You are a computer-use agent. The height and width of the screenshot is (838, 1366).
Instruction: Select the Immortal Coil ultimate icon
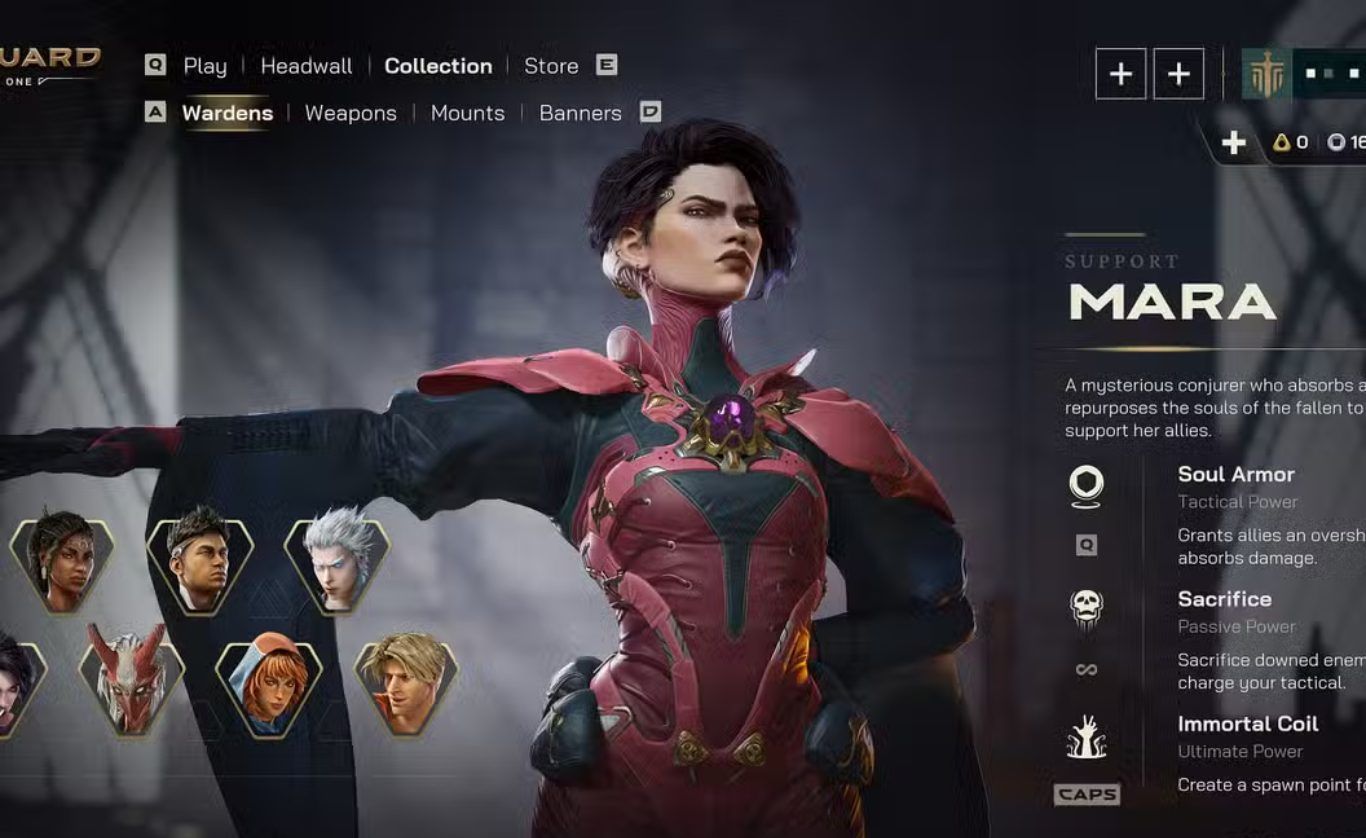point(1086,737)
